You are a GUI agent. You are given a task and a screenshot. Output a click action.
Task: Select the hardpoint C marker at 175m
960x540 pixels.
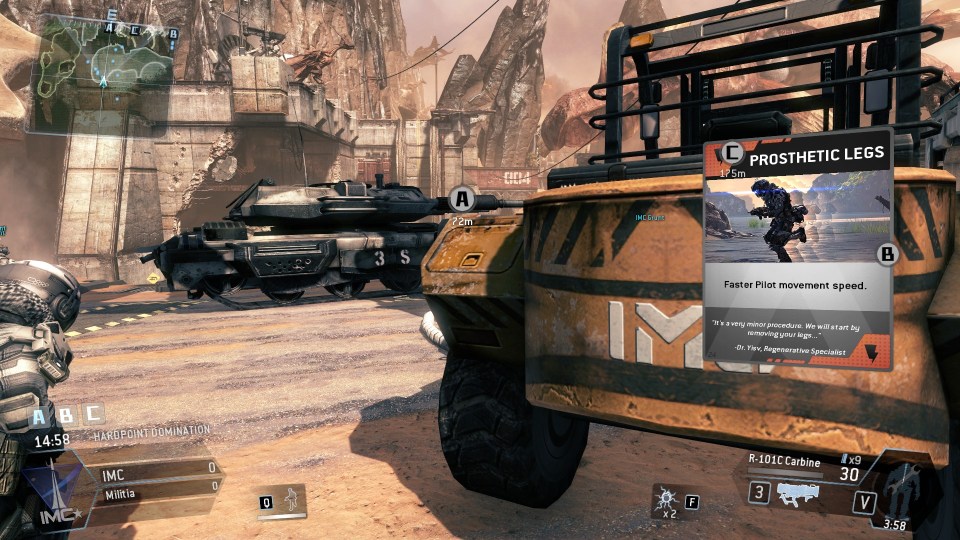coord(733,154)
